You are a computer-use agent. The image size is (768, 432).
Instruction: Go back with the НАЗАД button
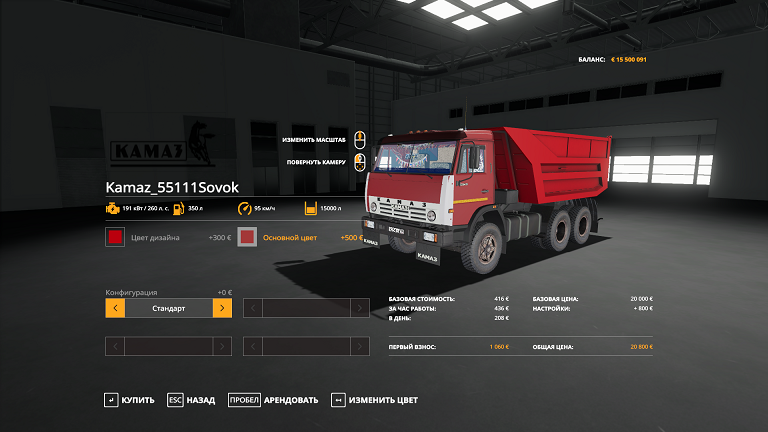(x=191, y=400)
